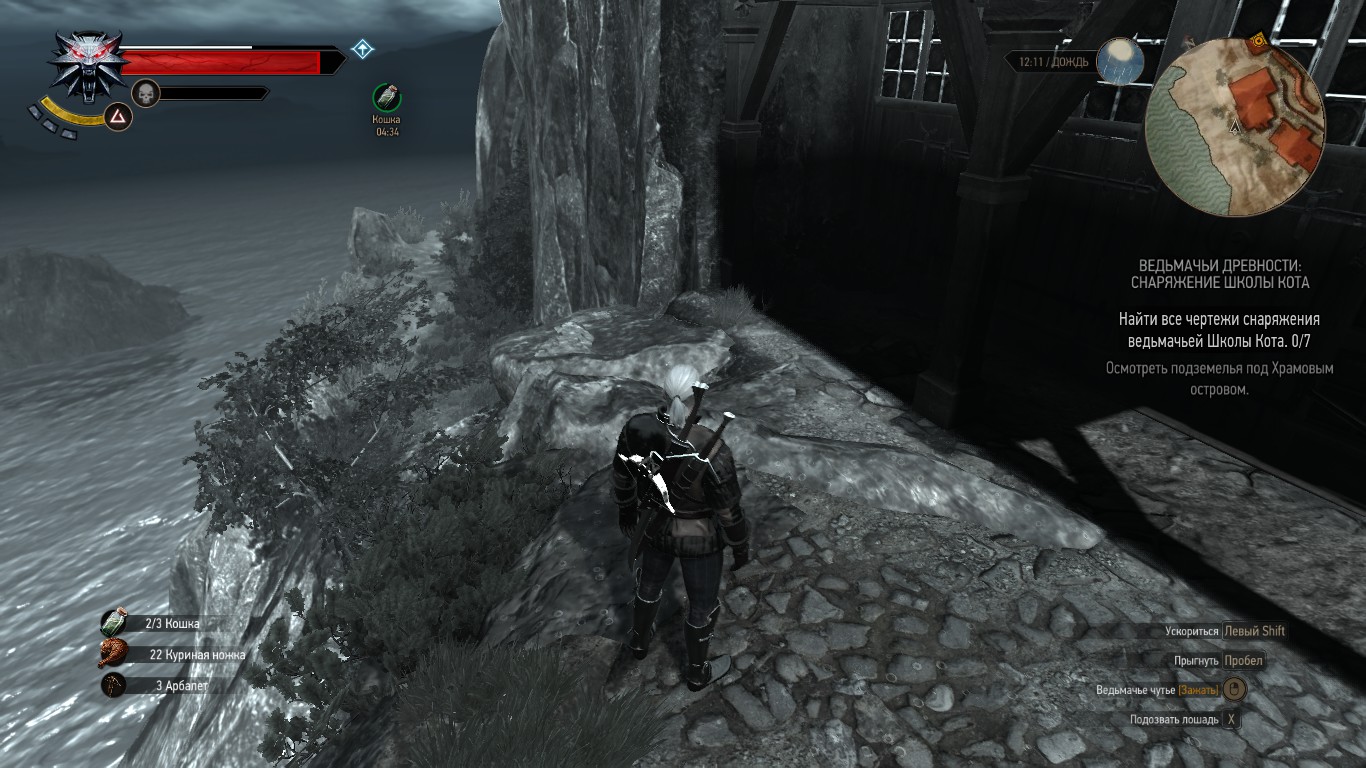Open the Школы Кота quest tracker title

(1220, 274)
